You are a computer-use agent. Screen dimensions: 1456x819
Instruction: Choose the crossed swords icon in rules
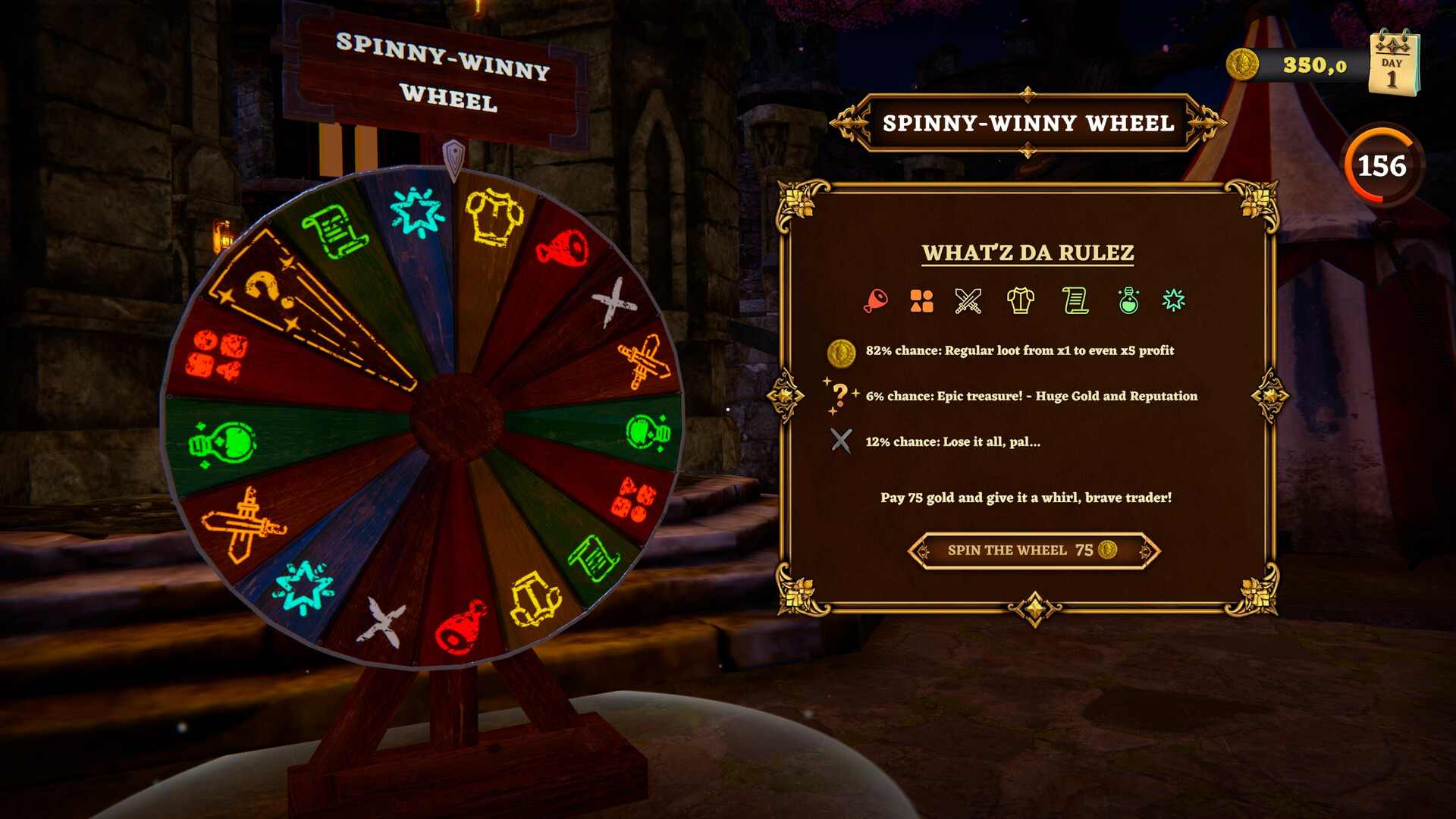click(x=968, y=301)
